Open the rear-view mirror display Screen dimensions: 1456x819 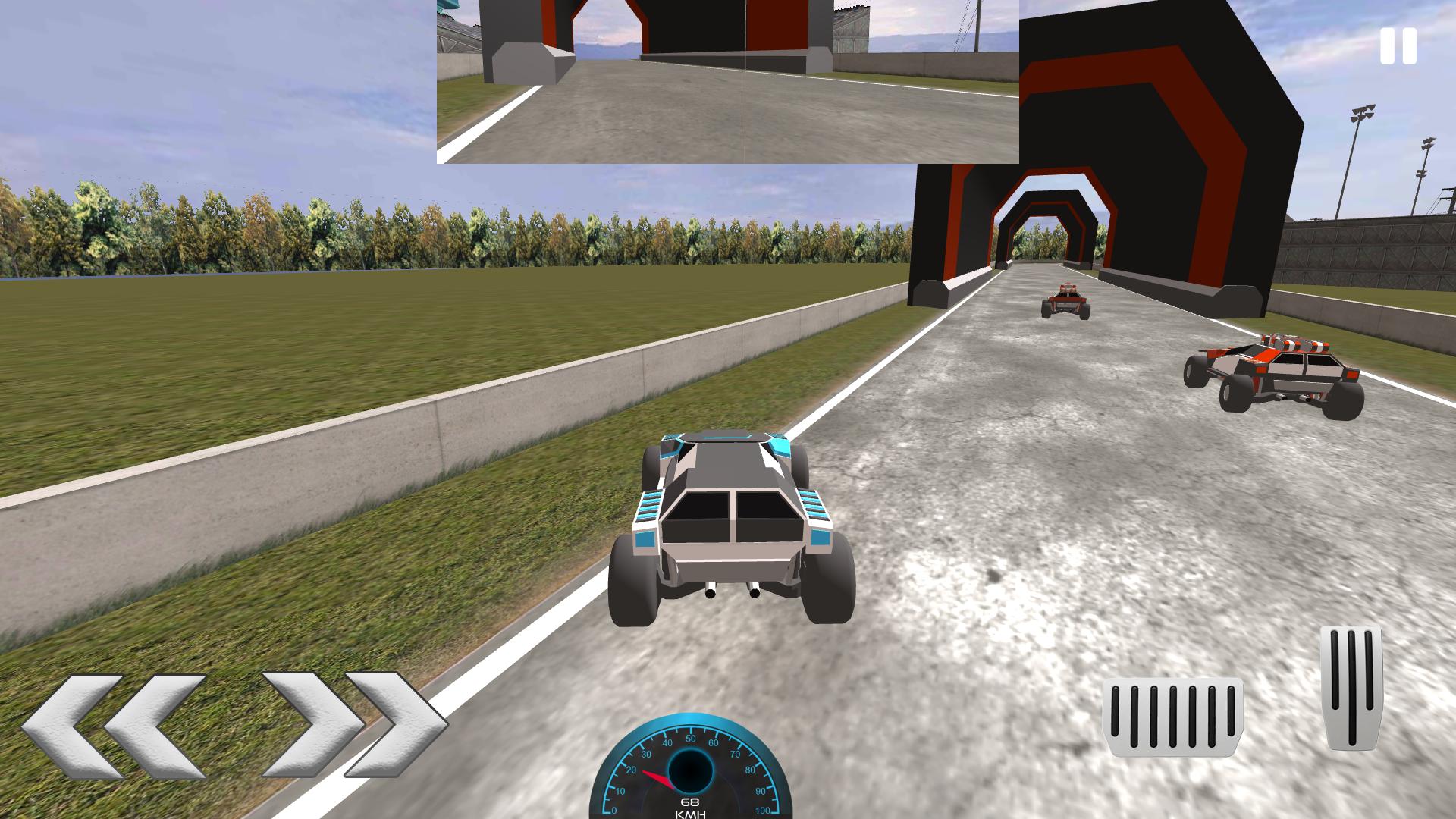click(x=728, y=83)
